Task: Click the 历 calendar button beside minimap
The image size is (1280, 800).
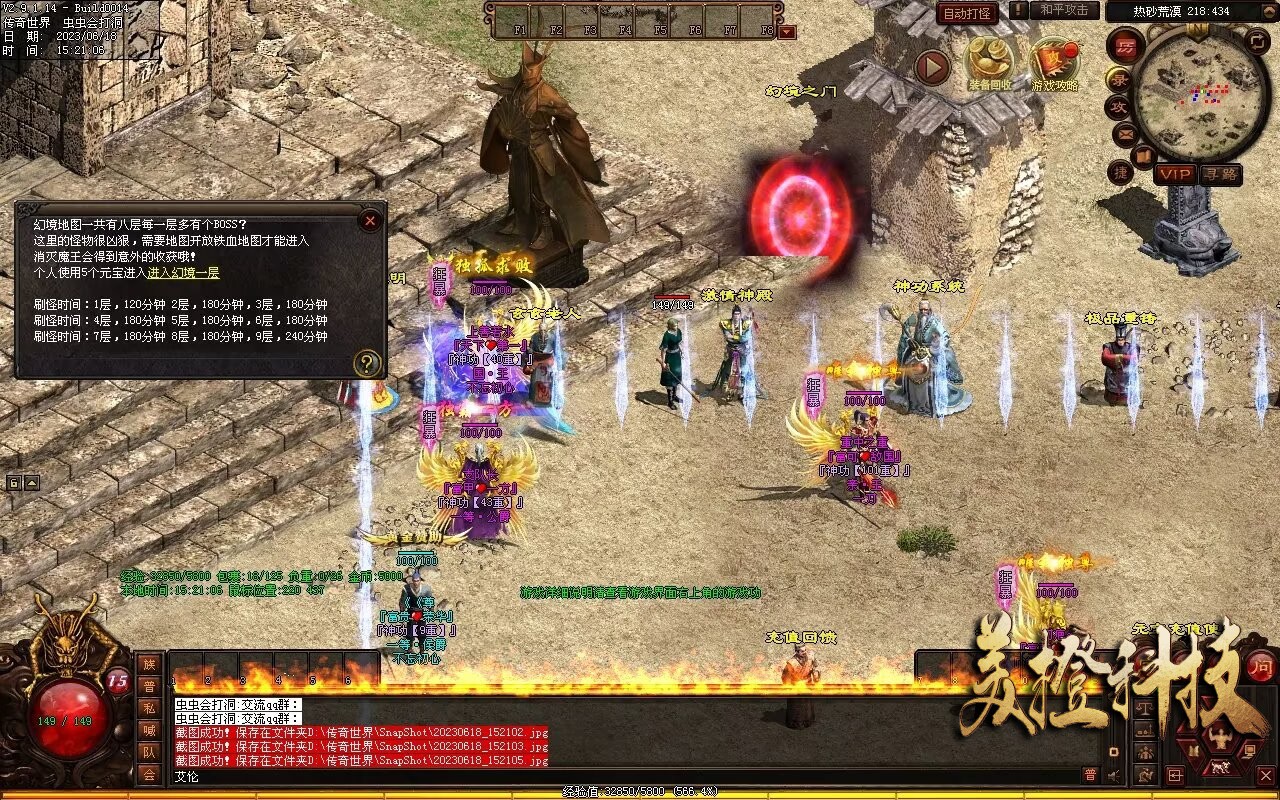Action: (x=1125, y=47)
